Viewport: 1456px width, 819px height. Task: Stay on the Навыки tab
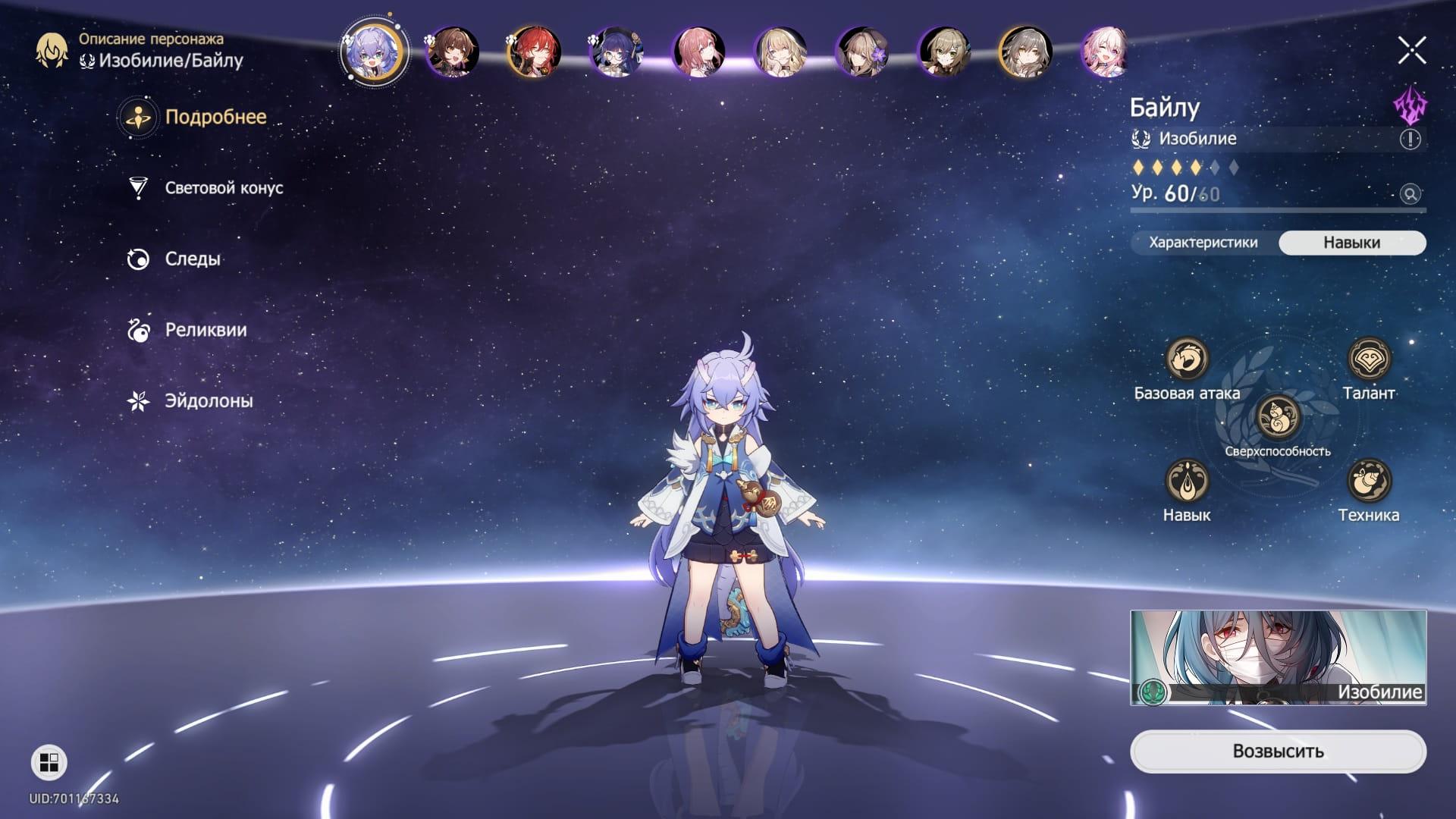click(x=1351, y=243)
